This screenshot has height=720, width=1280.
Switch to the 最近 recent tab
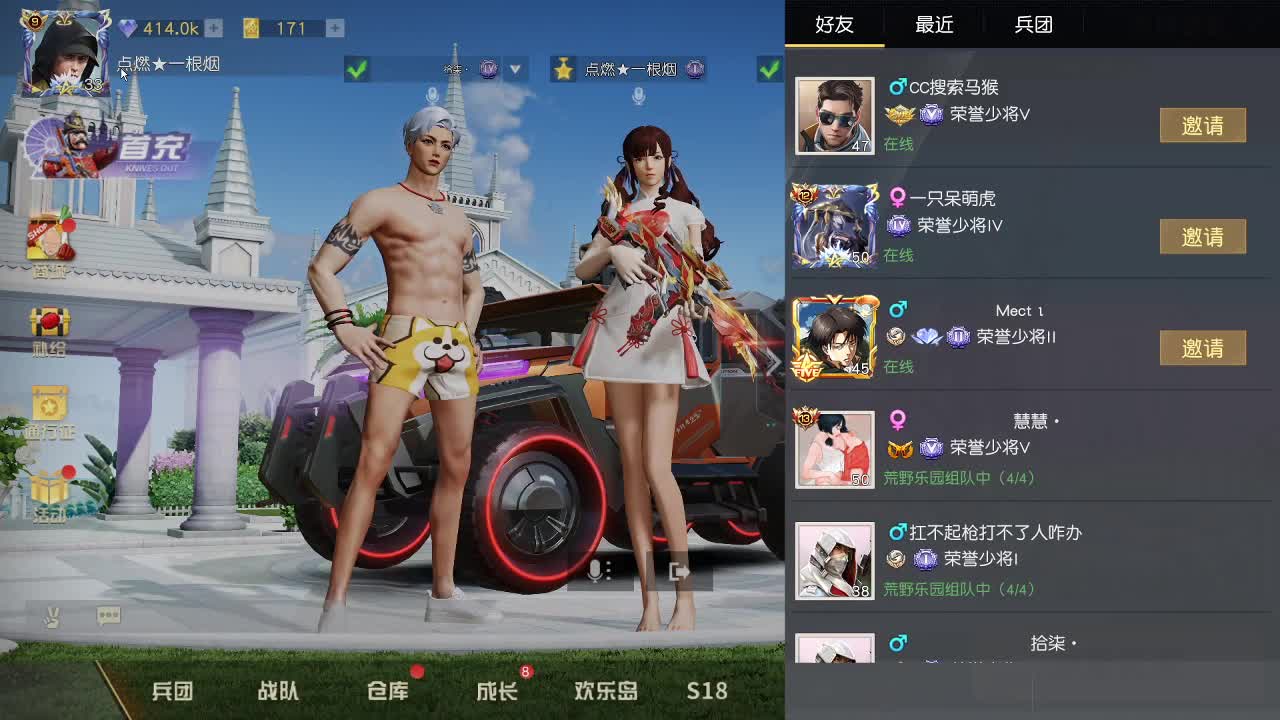(x=933, y=25)
